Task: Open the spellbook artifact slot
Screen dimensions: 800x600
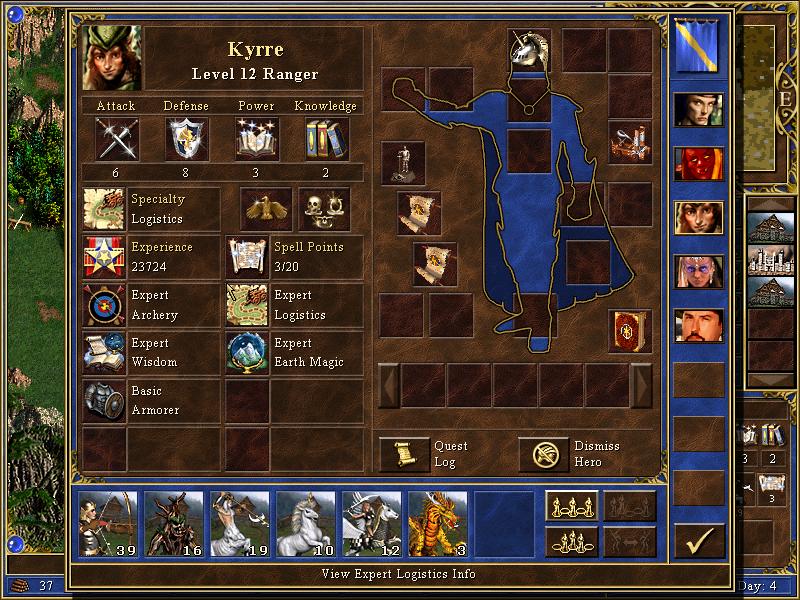Action: tap(630, 331)
